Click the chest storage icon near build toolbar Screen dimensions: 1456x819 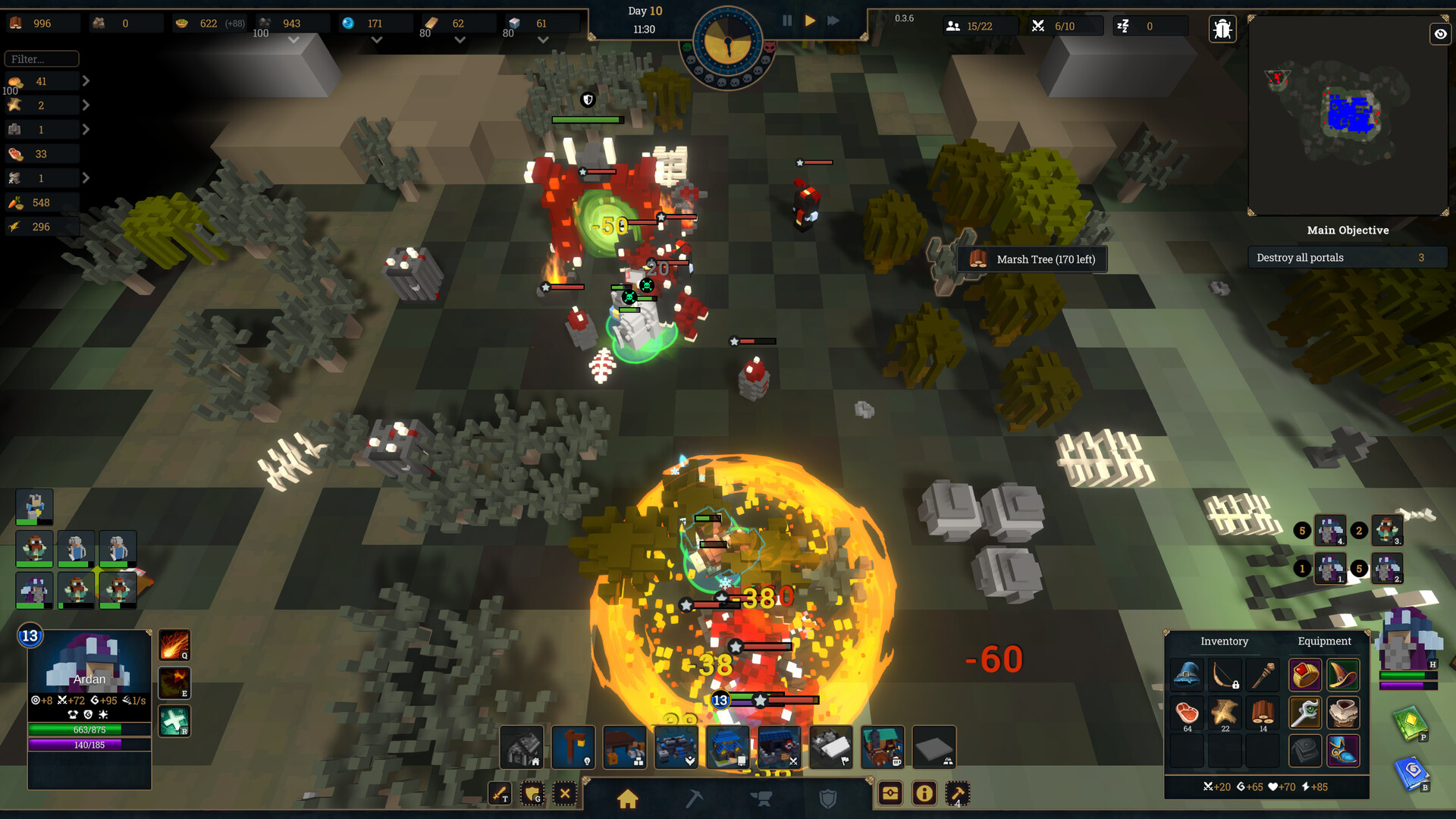click(x=891, y=794)
